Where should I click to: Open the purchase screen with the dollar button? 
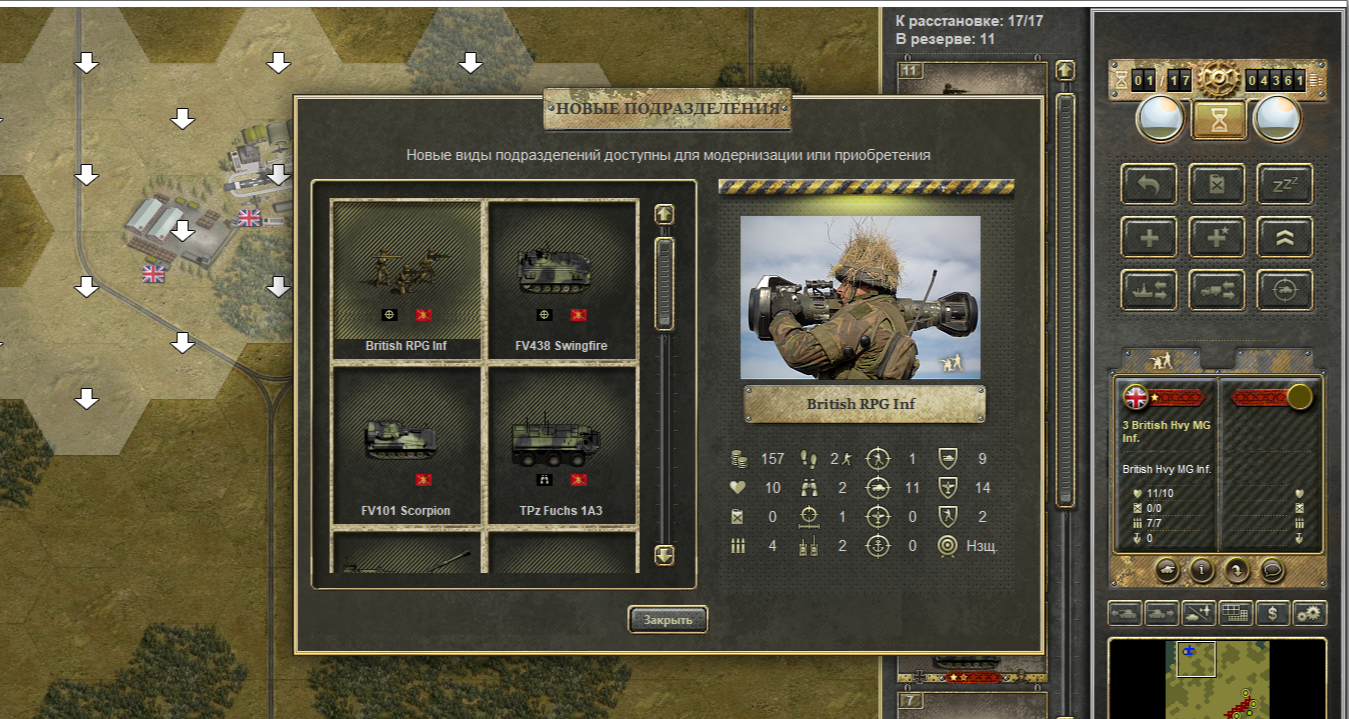[1272, 613]
